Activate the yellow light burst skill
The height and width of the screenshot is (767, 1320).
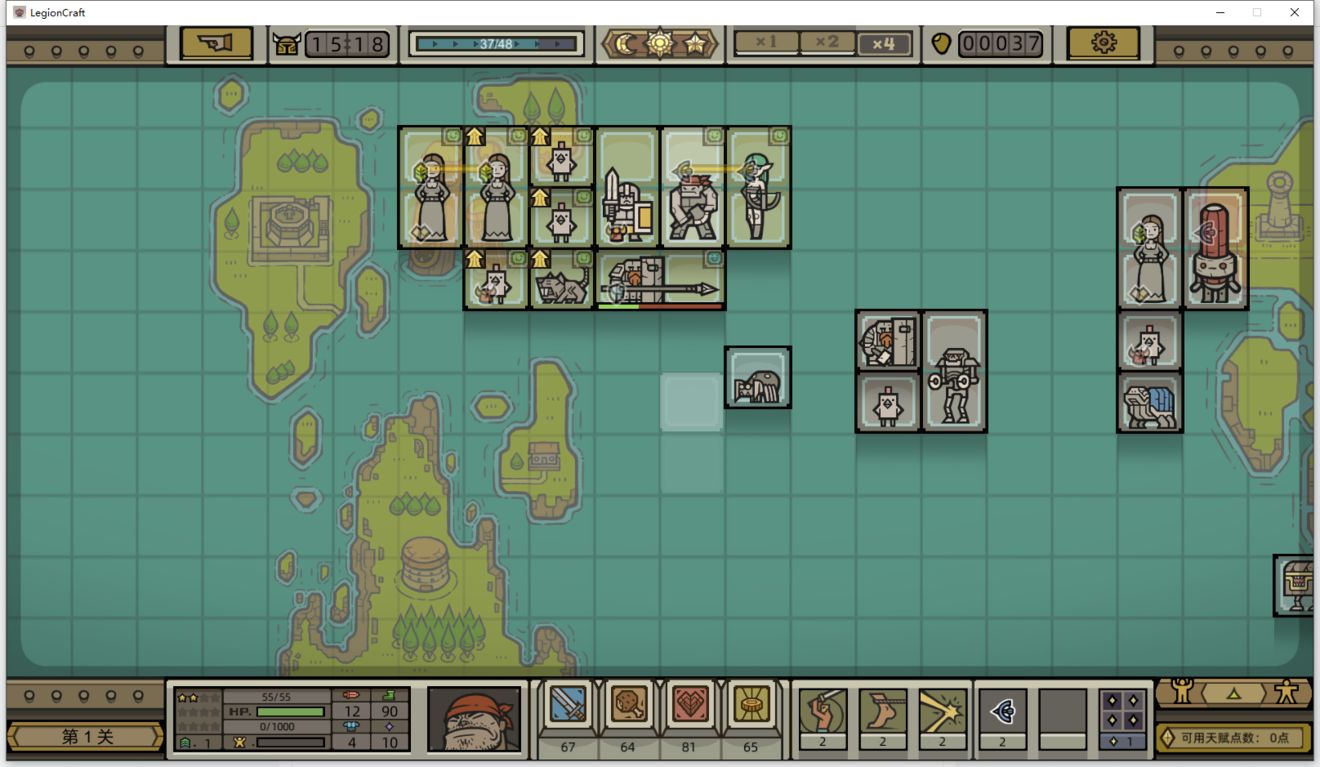pos(942,711)
